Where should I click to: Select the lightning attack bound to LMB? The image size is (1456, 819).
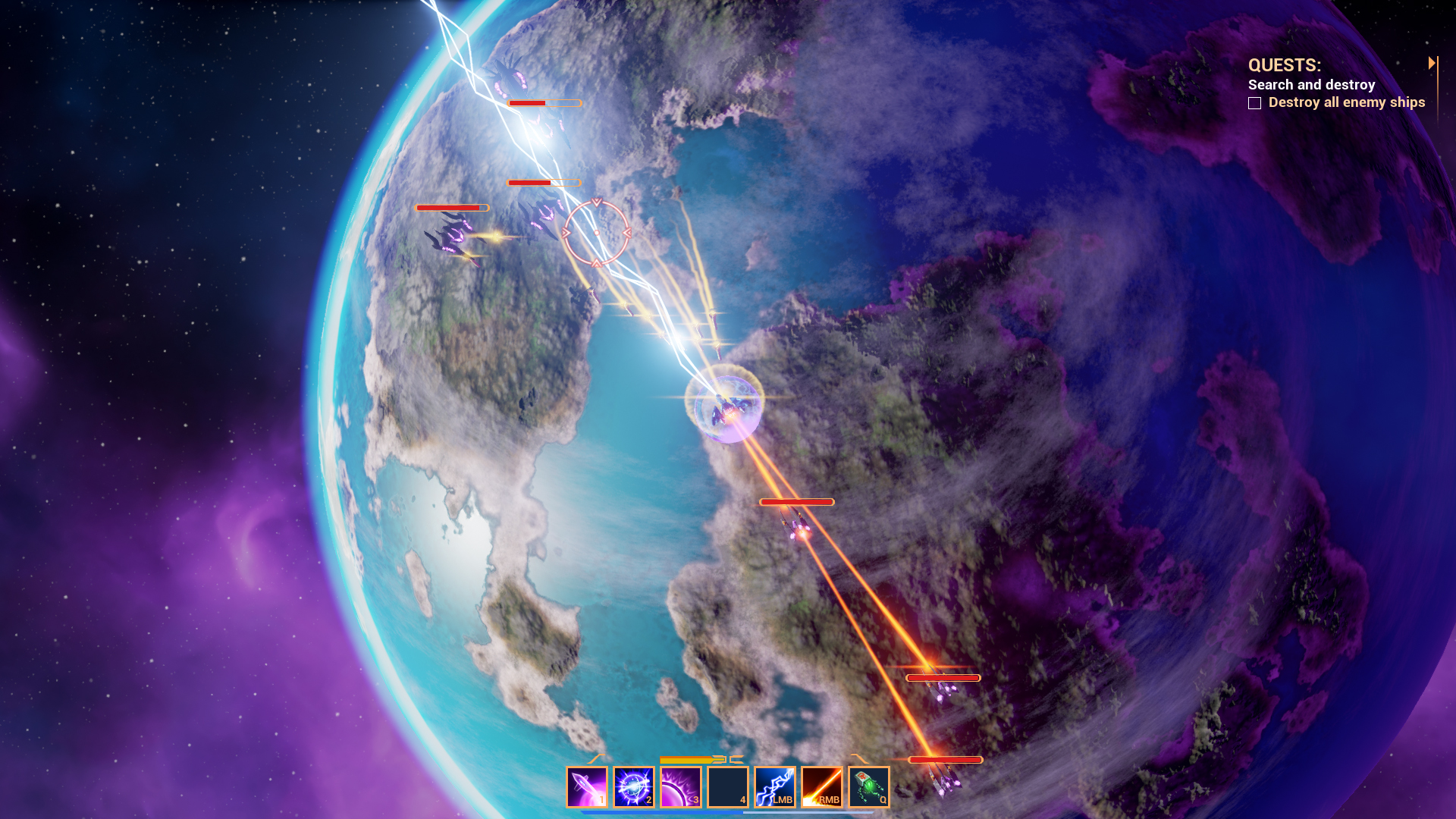tap(773, 787)
